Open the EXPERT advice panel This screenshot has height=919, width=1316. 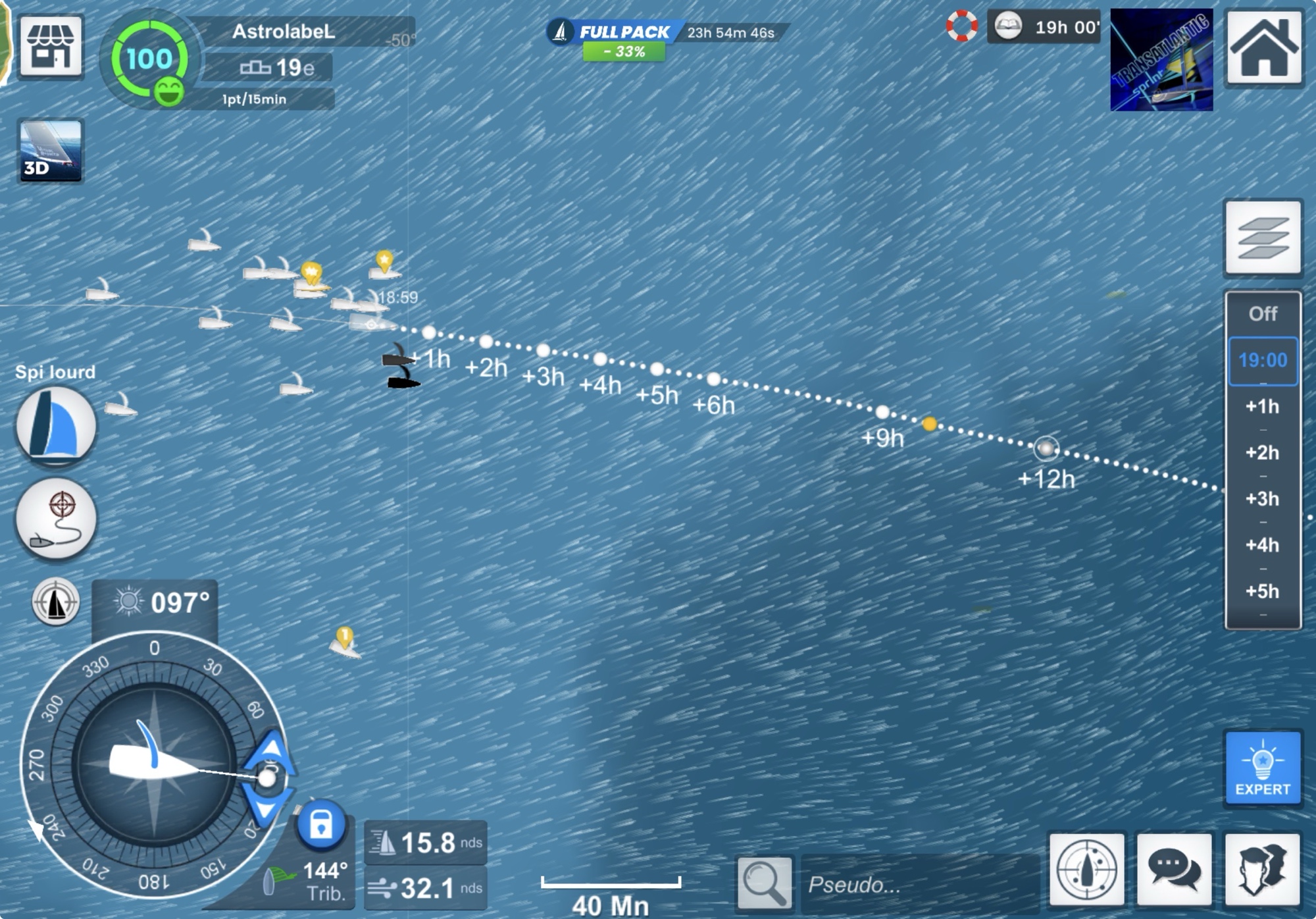point(1263,768)
